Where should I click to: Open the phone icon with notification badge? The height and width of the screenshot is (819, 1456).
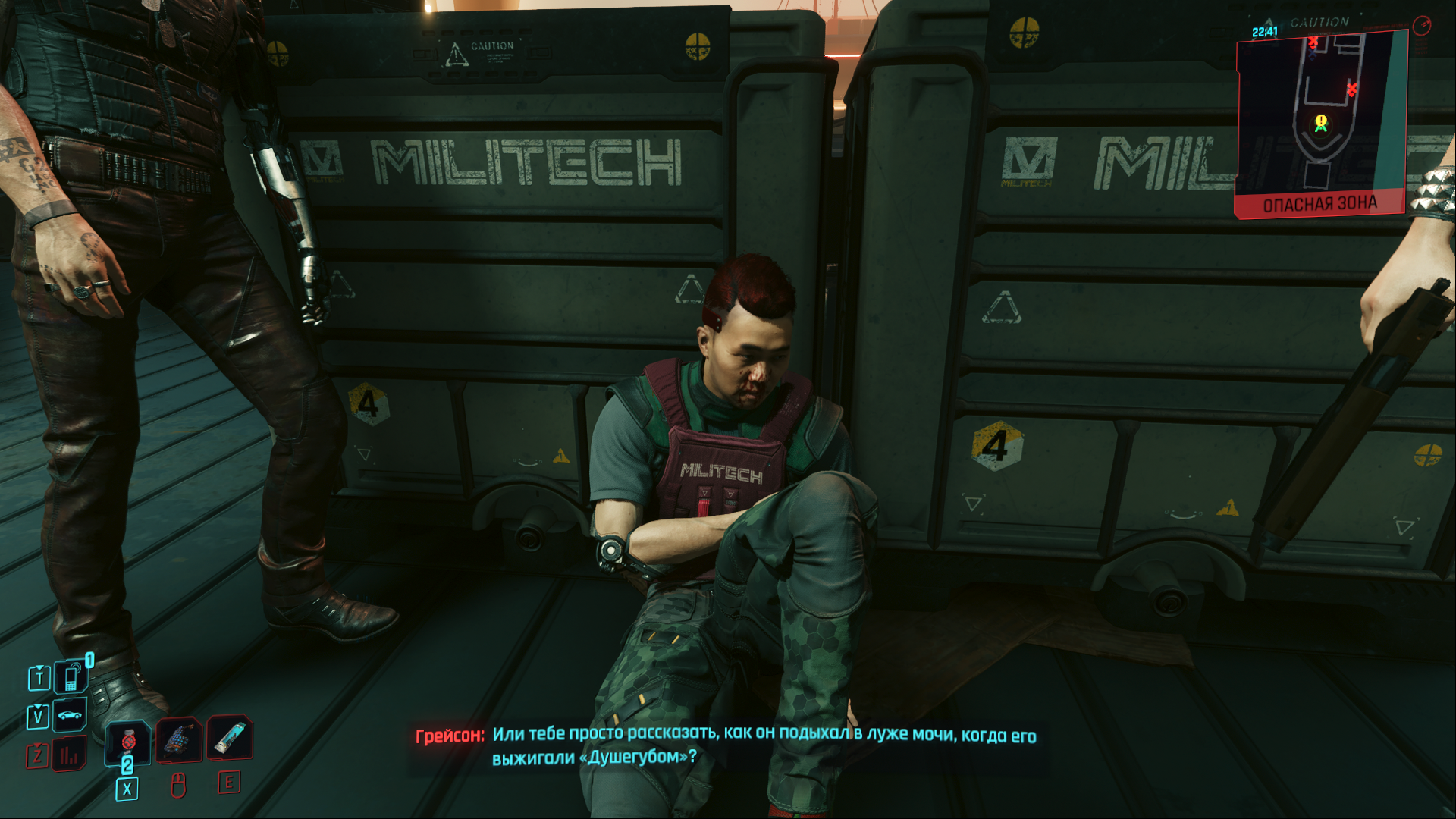71,677
